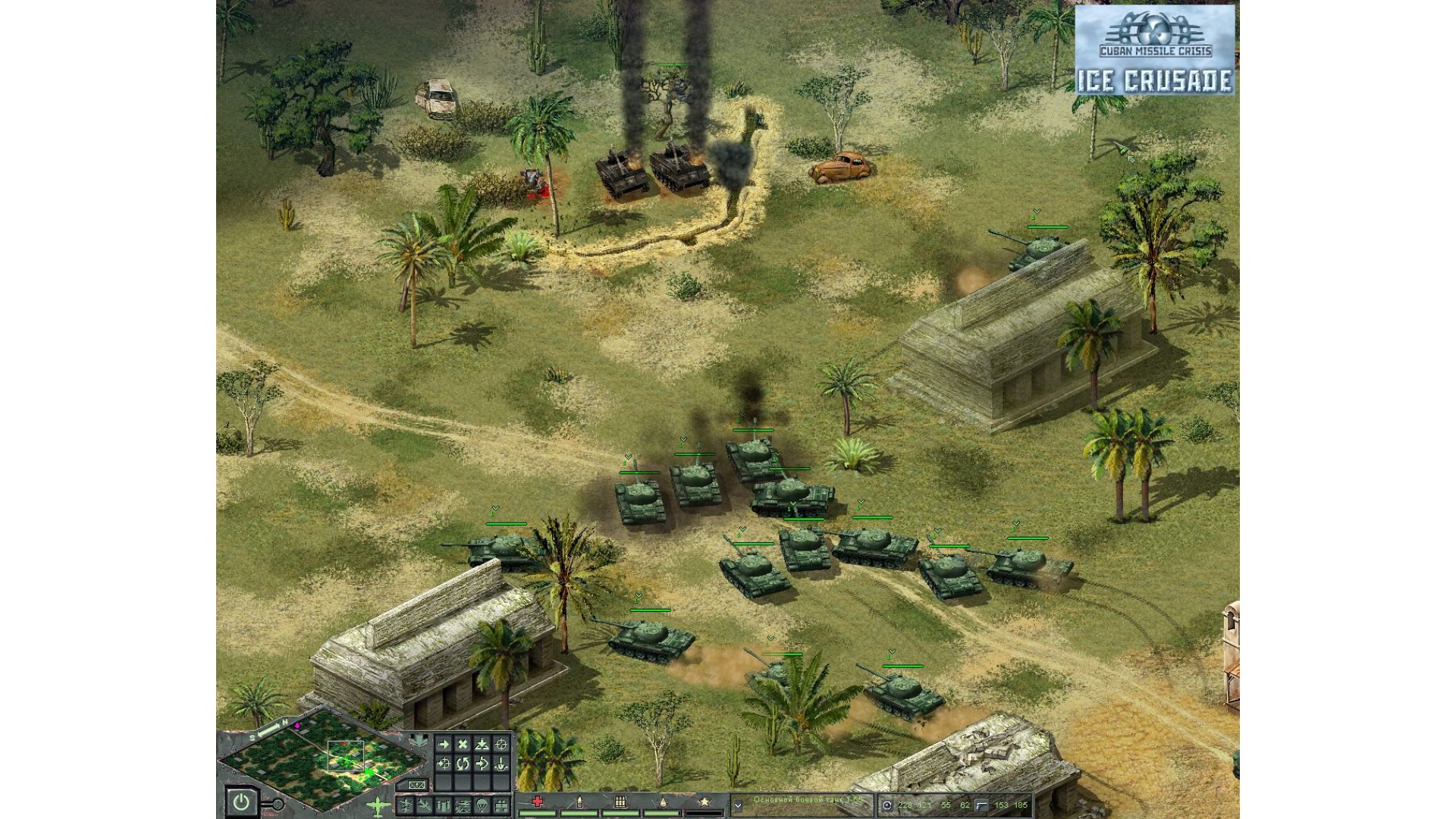
Task: Open the game menu with the power button
Action: pos(241,802)
